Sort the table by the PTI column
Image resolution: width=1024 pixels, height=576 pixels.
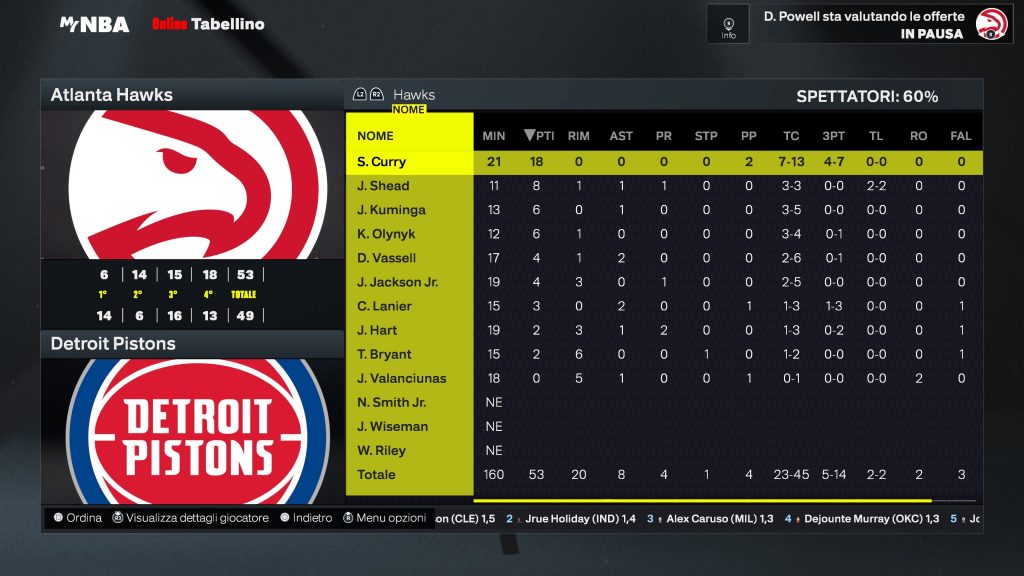click(x=539, y=136)
